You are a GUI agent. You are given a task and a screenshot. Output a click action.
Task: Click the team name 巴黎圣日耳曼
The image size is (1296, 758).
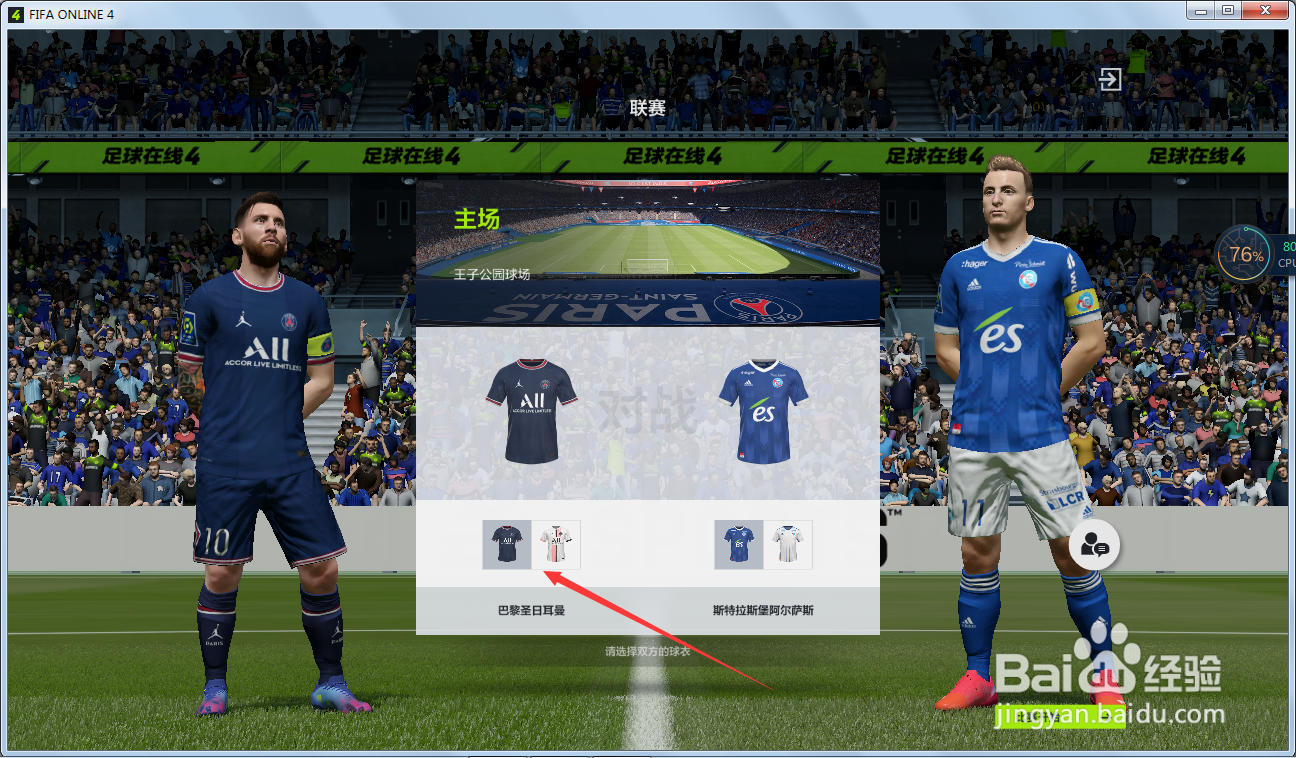pyautogui.click(x=533, y=609)
